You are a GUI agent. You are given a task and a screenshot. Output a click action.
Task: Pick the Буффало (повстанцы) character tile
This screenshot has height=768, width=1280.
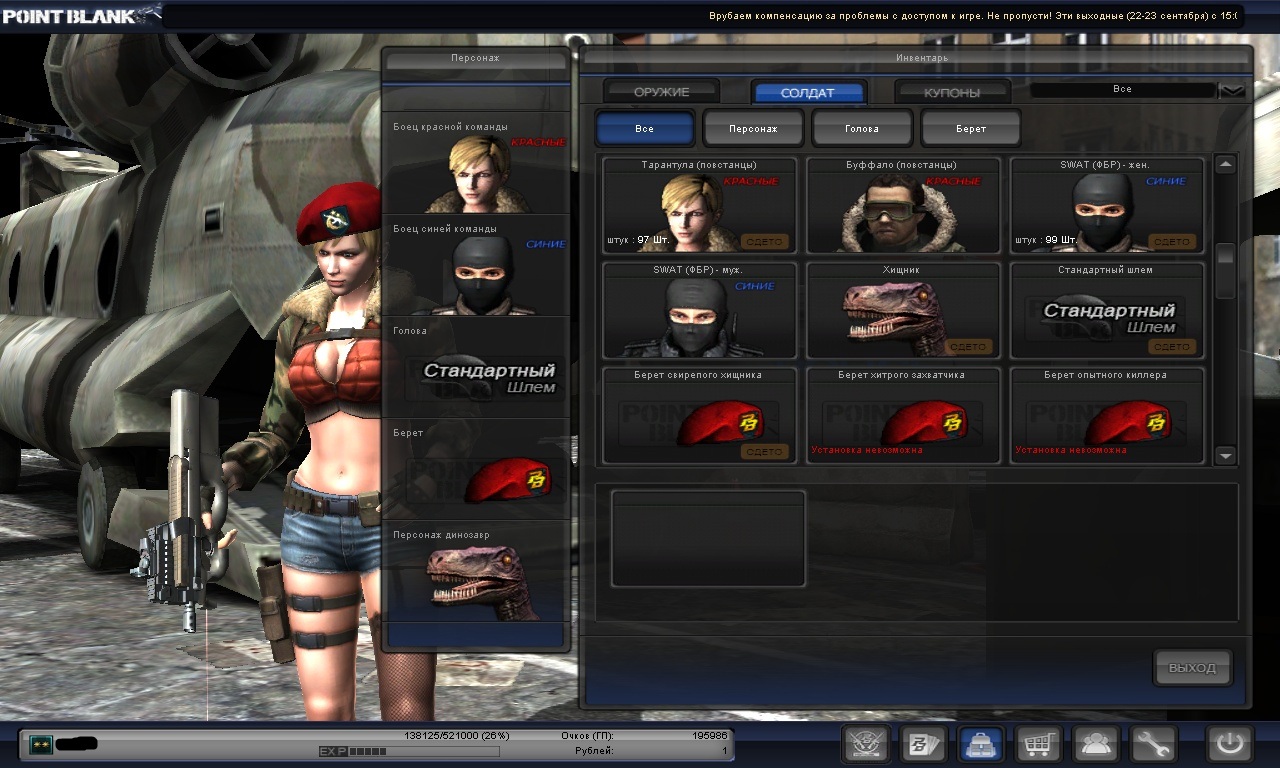tap(903, 205)
